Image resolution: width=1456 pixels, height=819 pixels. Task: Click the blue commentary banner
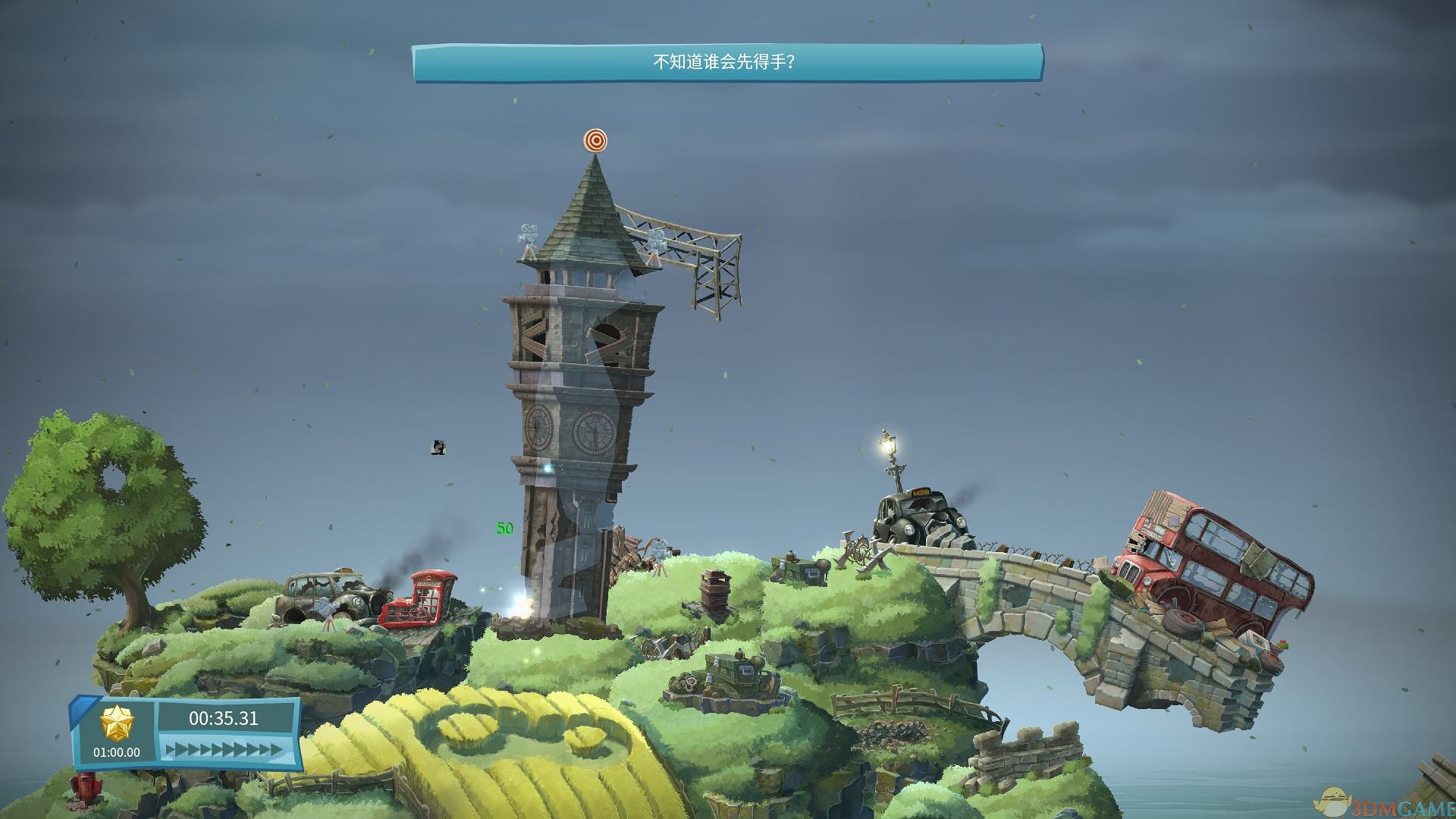pyautogui.click(x=727, y=62)
